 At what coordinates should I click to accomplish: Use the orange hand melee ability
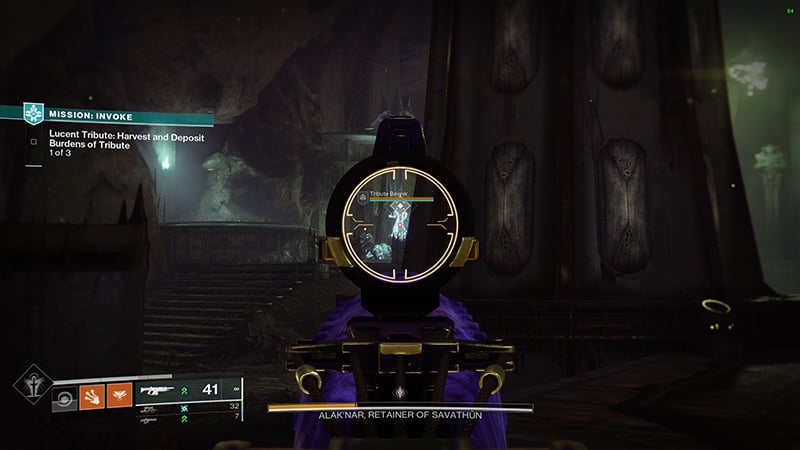click(91, 396)
